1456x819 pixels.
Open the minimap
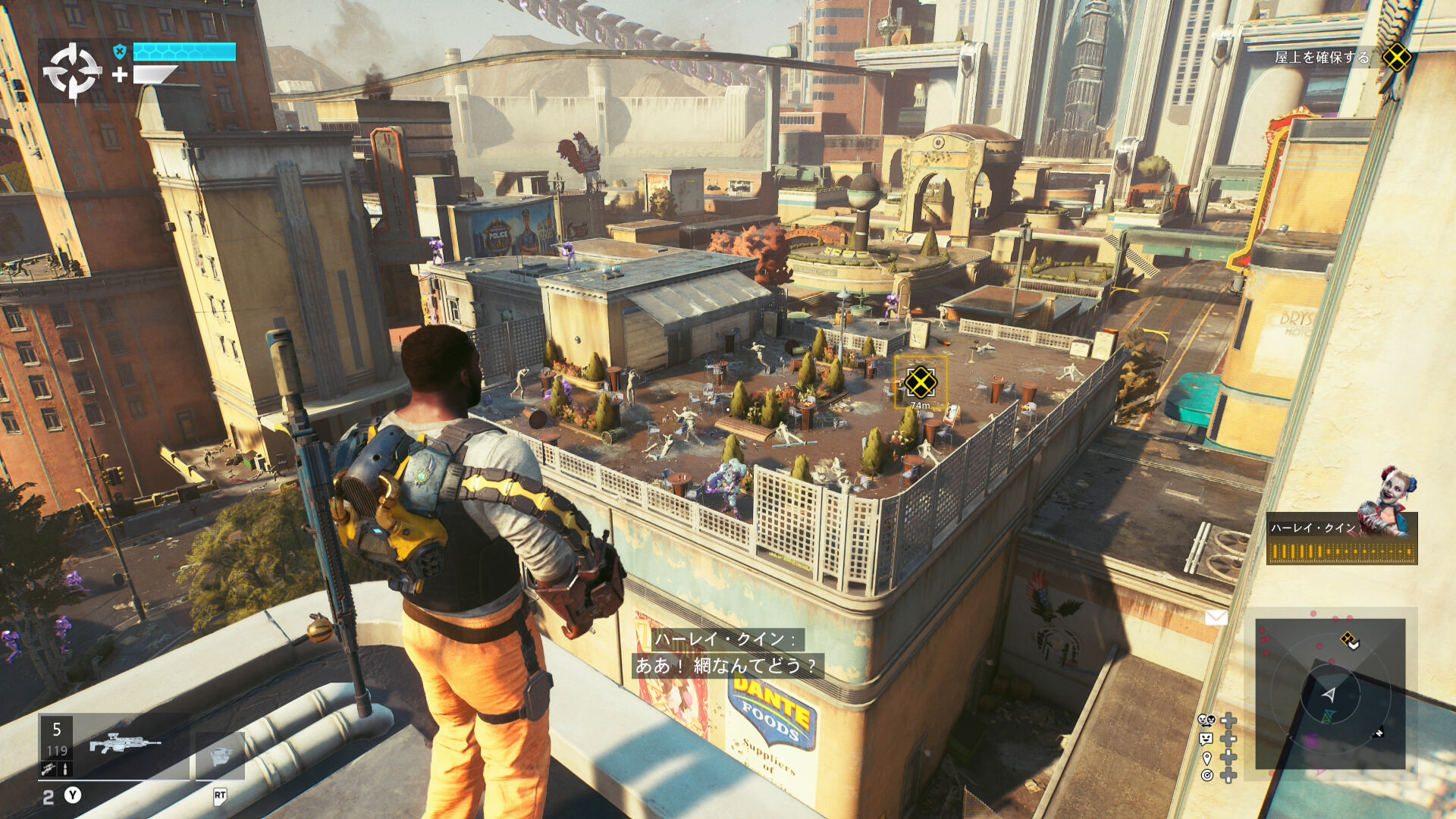tap(1330, 693)
